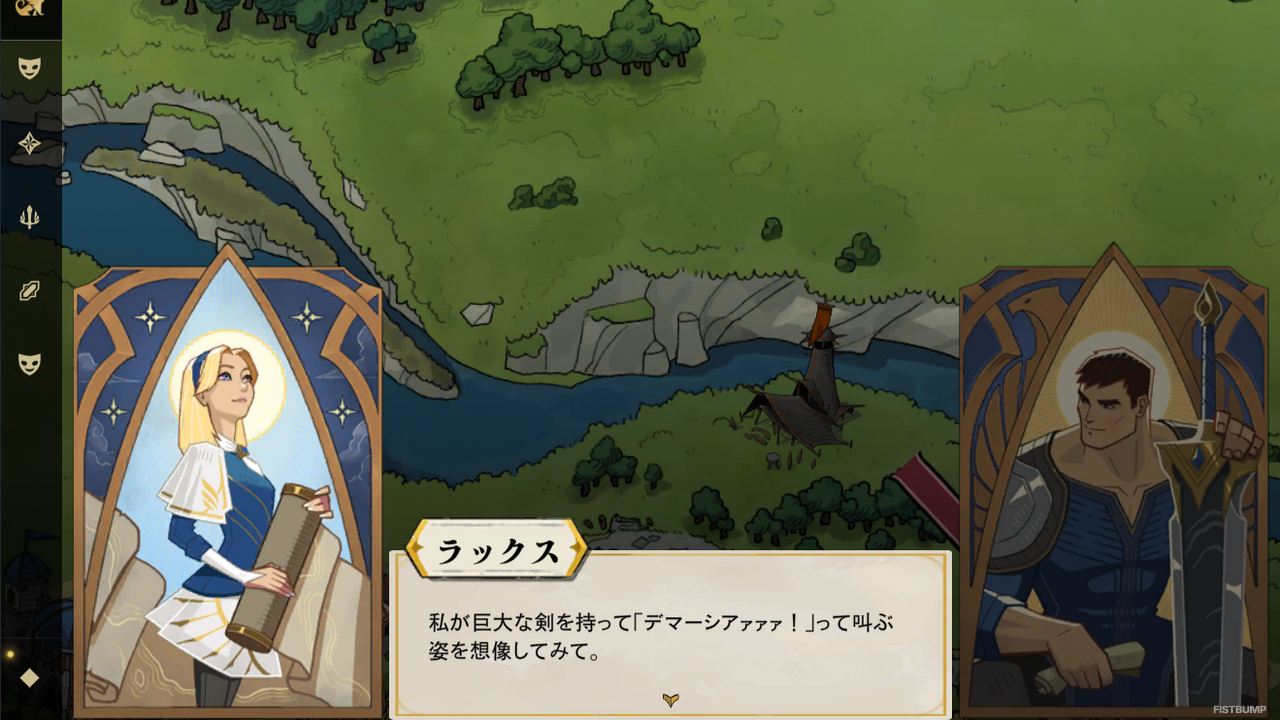Select the trident emblem icon in sidebar
Viewport: 1280px width, 720px height.
(30, 215)
